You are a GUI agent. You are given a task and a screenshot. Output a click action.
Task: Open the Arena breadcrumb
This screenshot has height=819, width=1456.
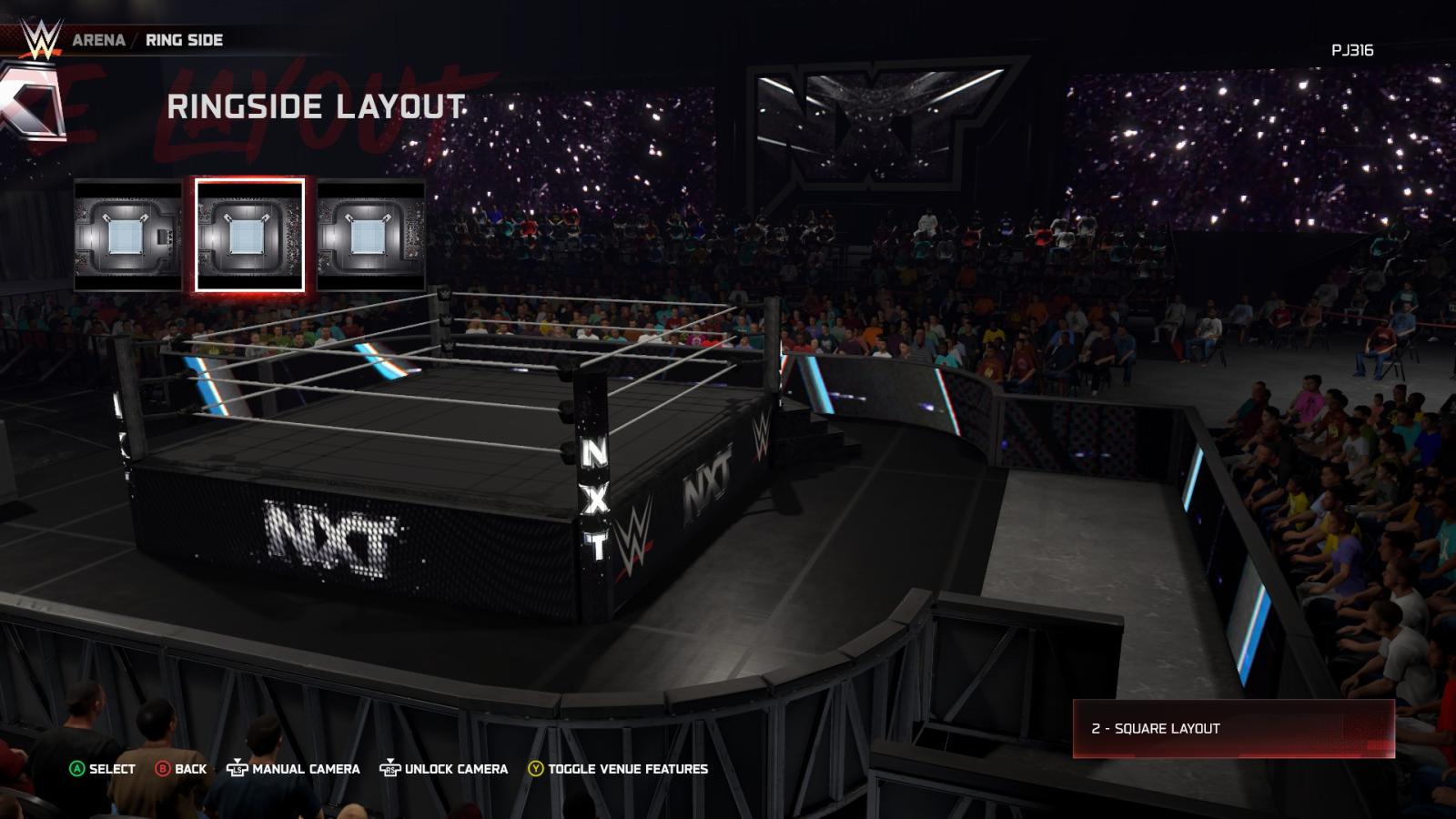98,40
